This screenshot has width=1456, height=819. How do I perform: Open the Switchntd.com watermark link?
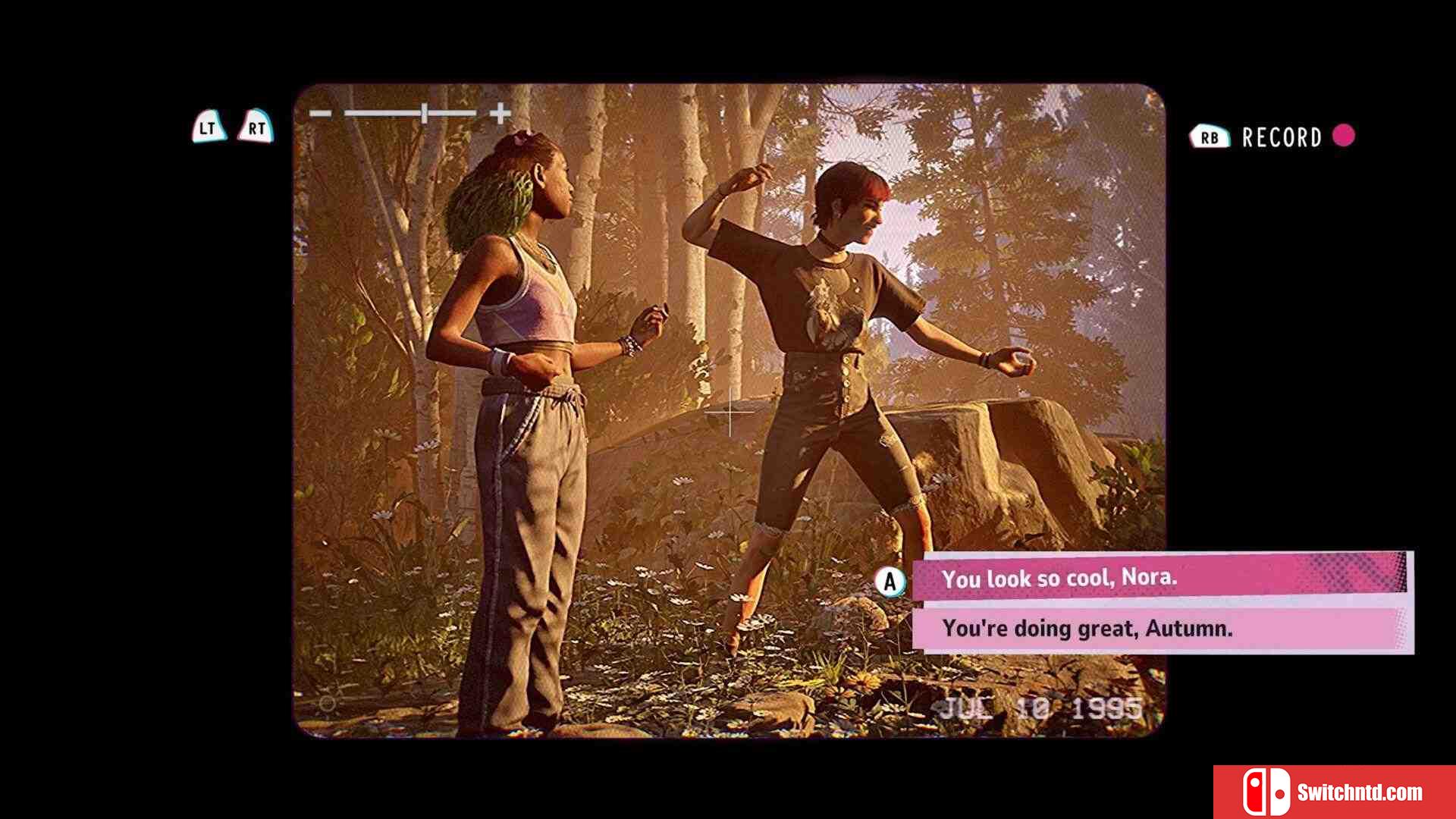click(1335, 792)
